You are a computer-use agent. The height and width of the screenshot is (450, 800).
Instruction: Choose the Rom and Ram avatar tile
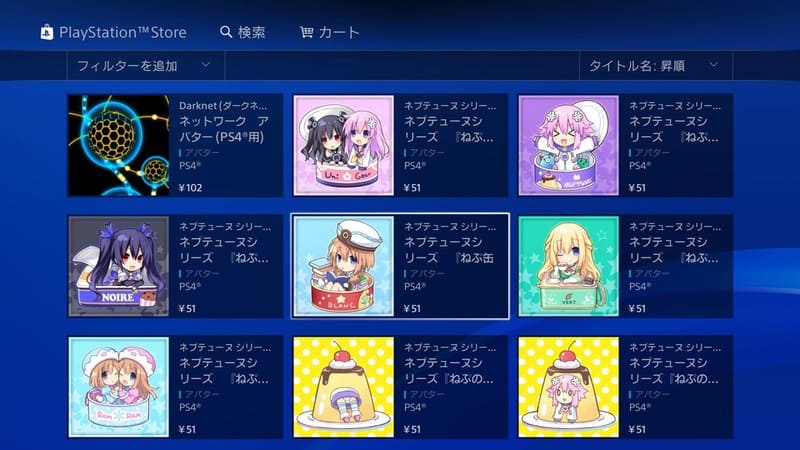[x=175, y=387]
